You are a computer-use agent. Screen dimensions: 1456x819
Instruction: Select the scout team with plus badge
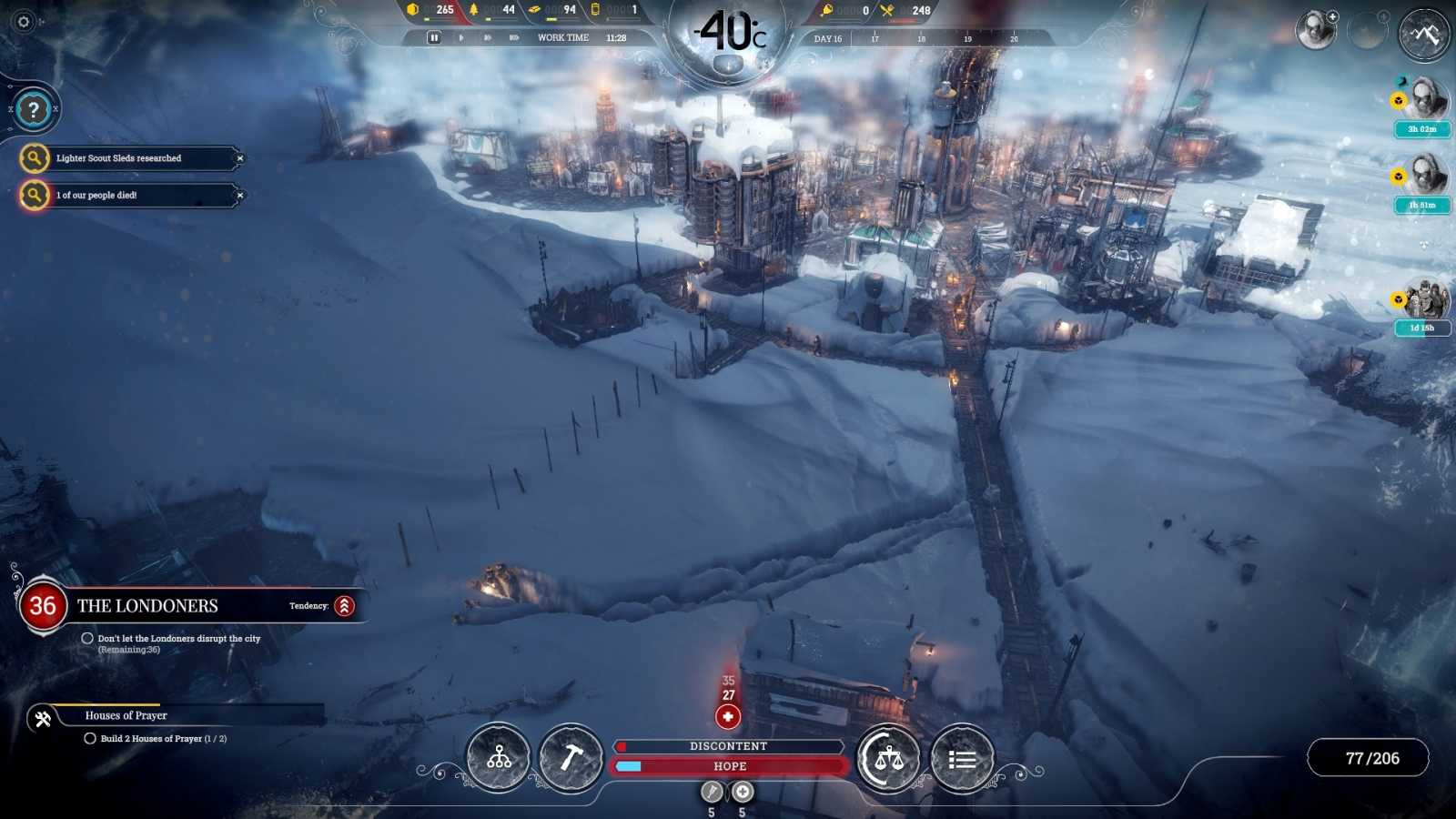point(1316,31)
